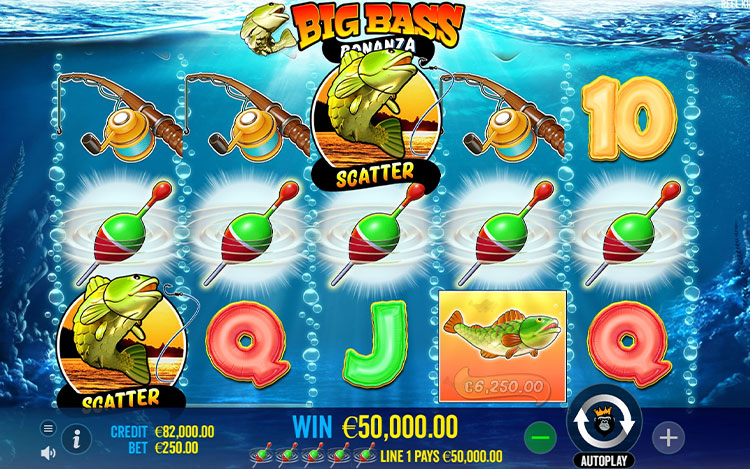750x469 pixels.
Task: Open the hamburger menu
Action: (x=48, y=428)
